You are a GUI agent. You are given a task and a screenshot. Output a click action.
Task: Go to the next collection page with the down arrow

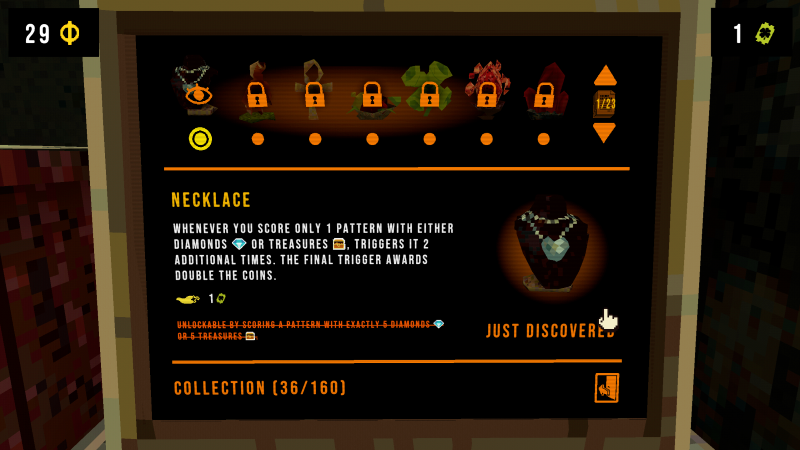coord(604,132)
